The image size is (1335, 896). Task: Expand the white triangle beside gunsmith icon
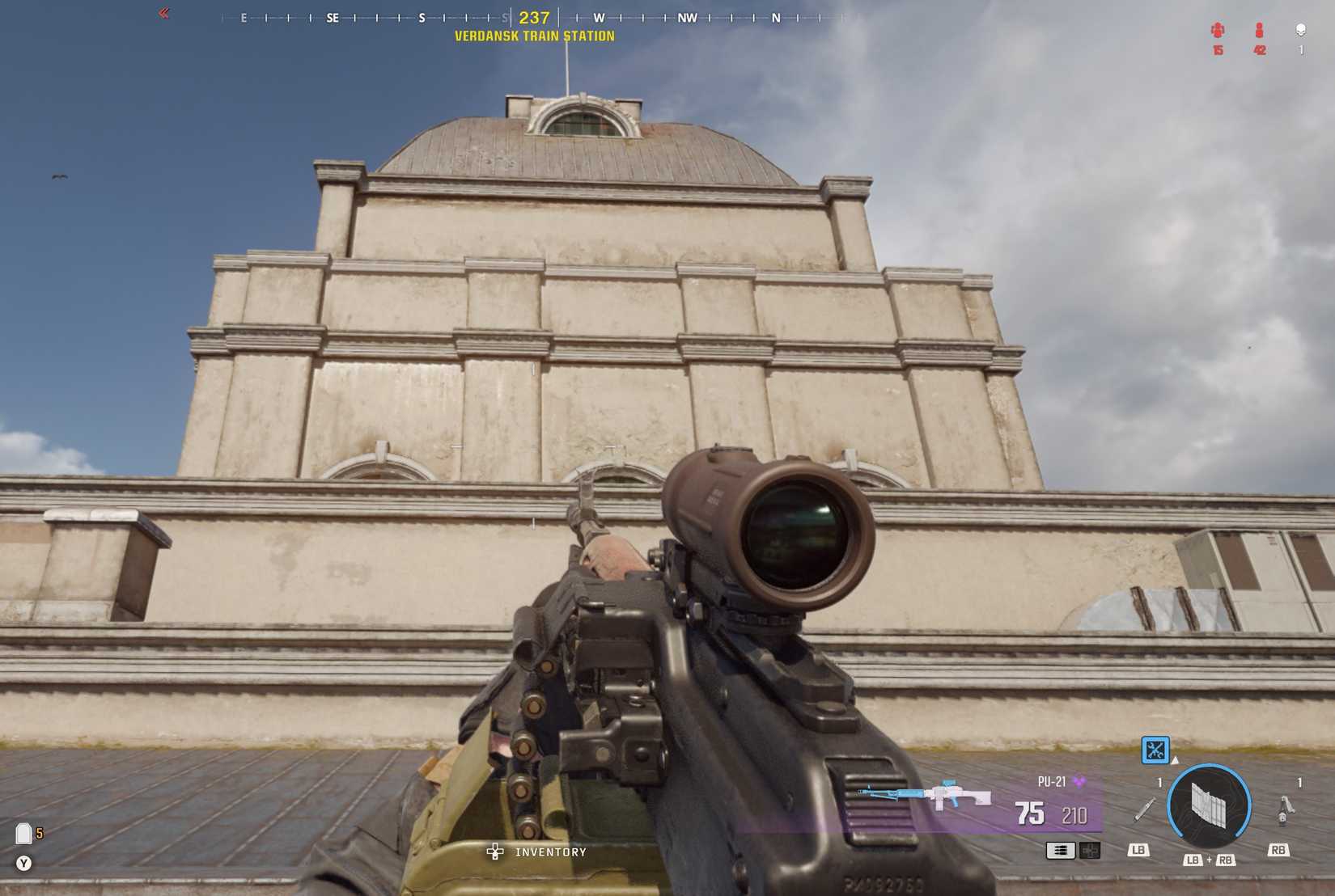pyautogui.click(x=1175, y=760)
